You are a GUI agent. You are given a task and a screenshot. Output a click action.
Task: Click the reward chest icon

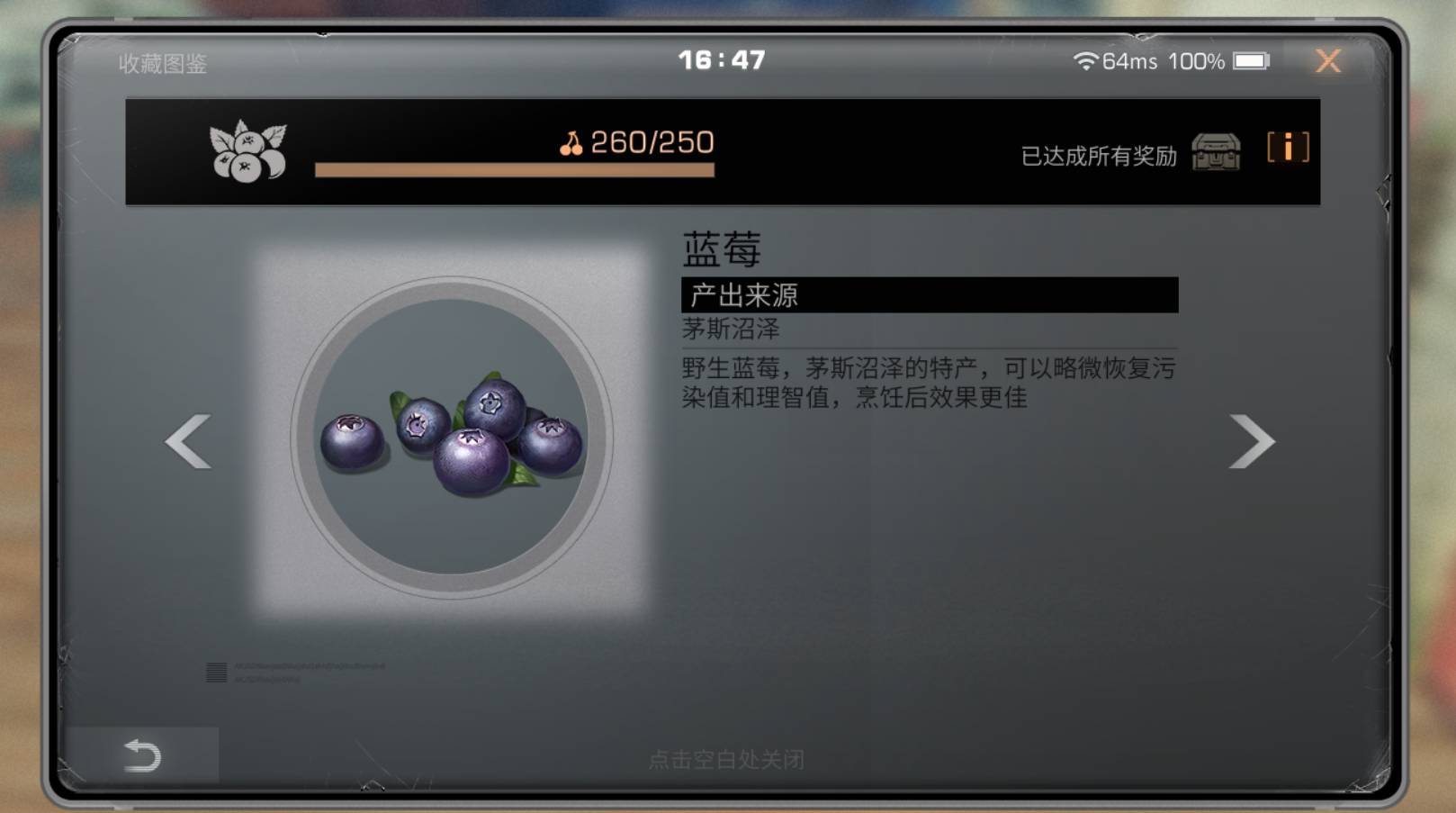pyautogui.click(x=1217, y=150)
